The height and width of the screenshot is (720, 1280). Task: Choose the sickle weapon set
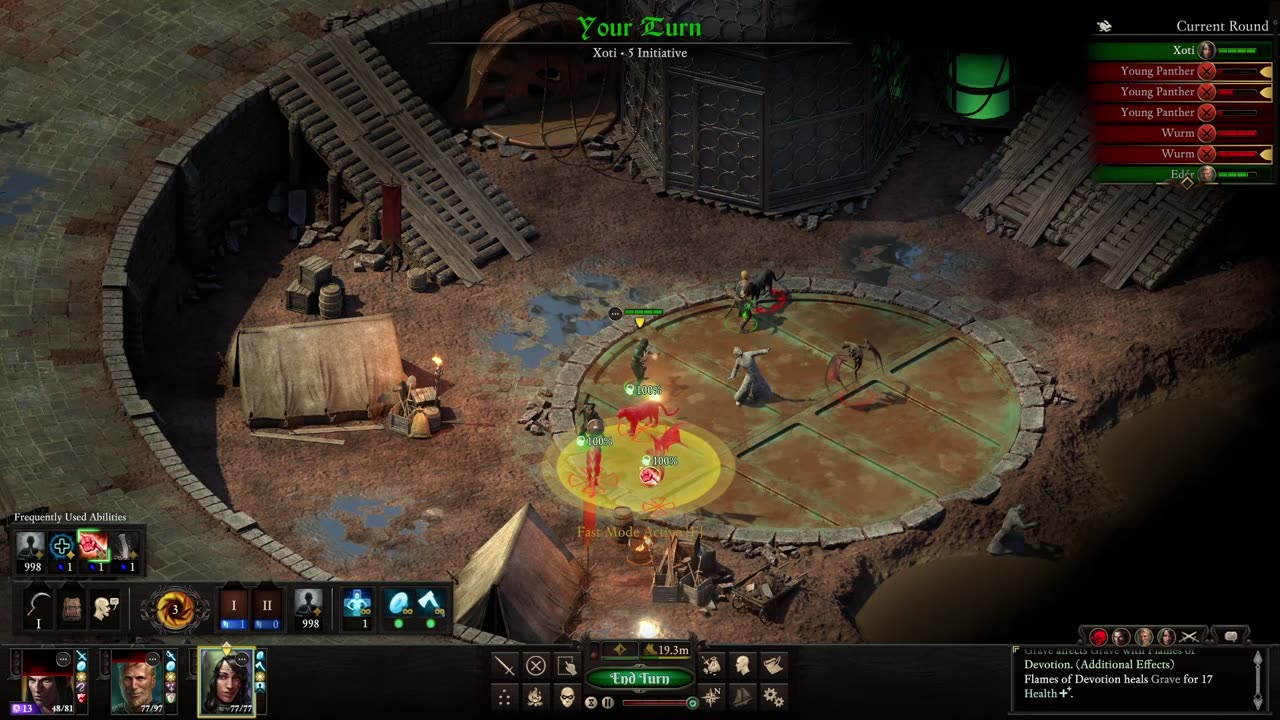point(39,608)
